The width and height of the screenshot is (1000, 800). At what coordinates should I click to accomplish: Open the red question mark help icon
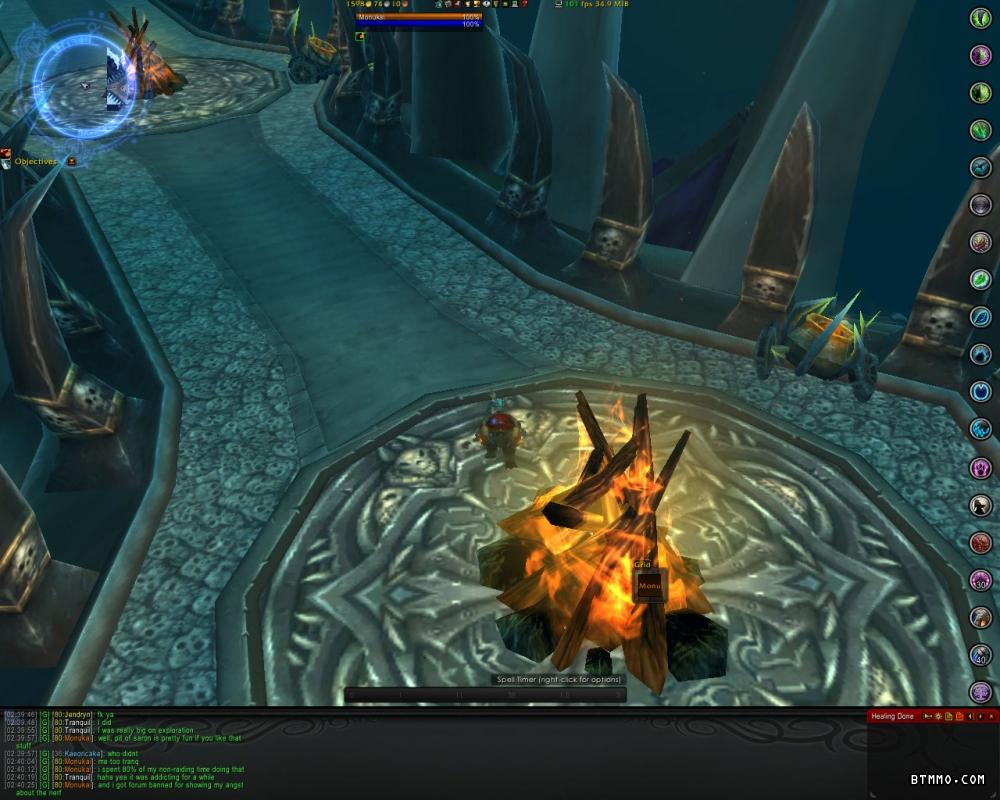click(x=524, y=5)
